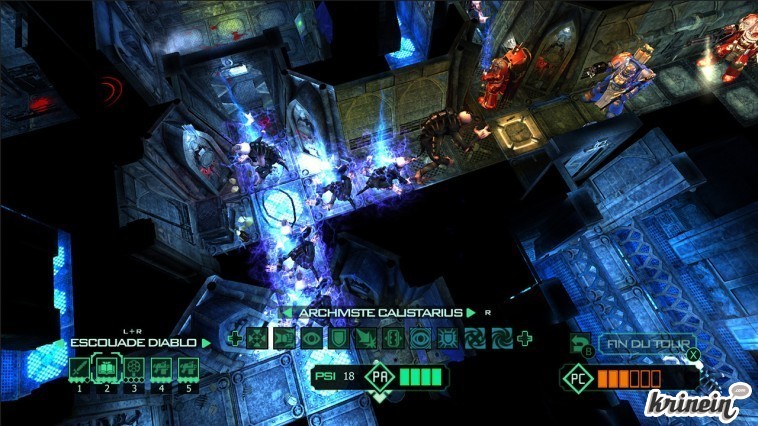Switch squad with arrow left of Escouade Diablo
This screenshot has width=758, height=426.
pos(62,343)
